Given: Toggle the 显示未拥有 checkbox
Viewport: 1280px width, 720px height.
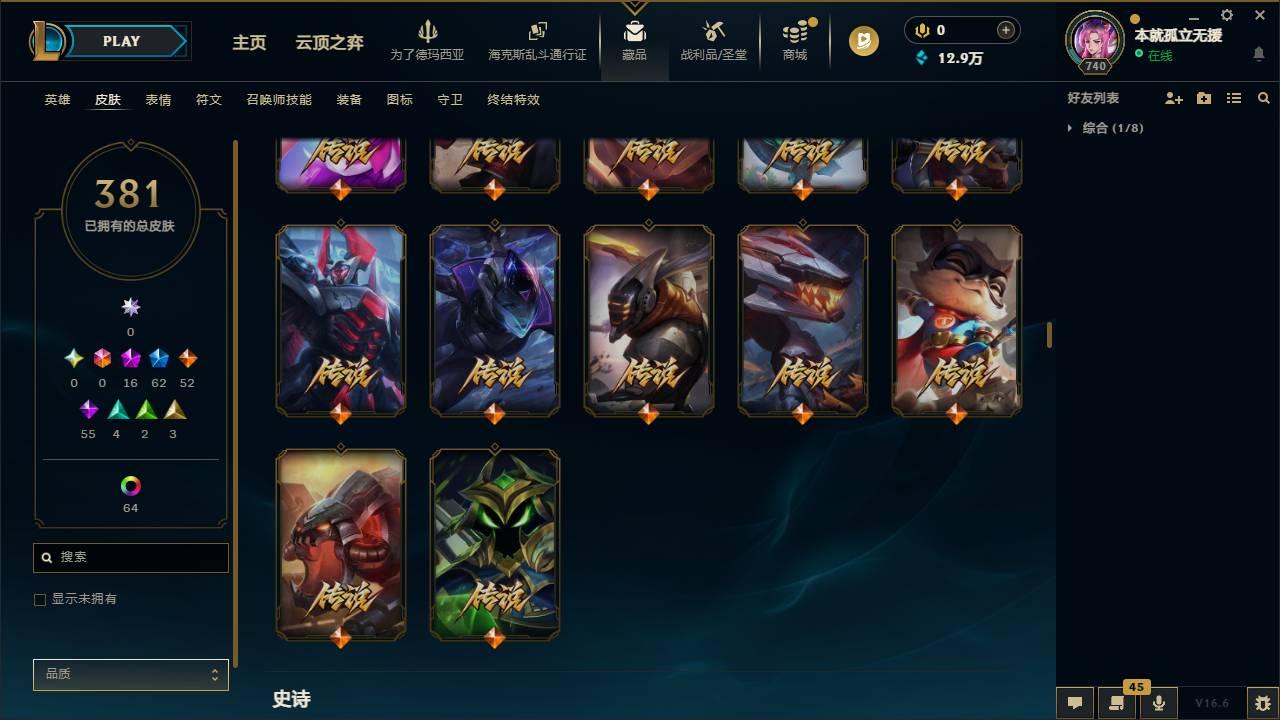Looking at the screenshot, I should tap(40, 599).
